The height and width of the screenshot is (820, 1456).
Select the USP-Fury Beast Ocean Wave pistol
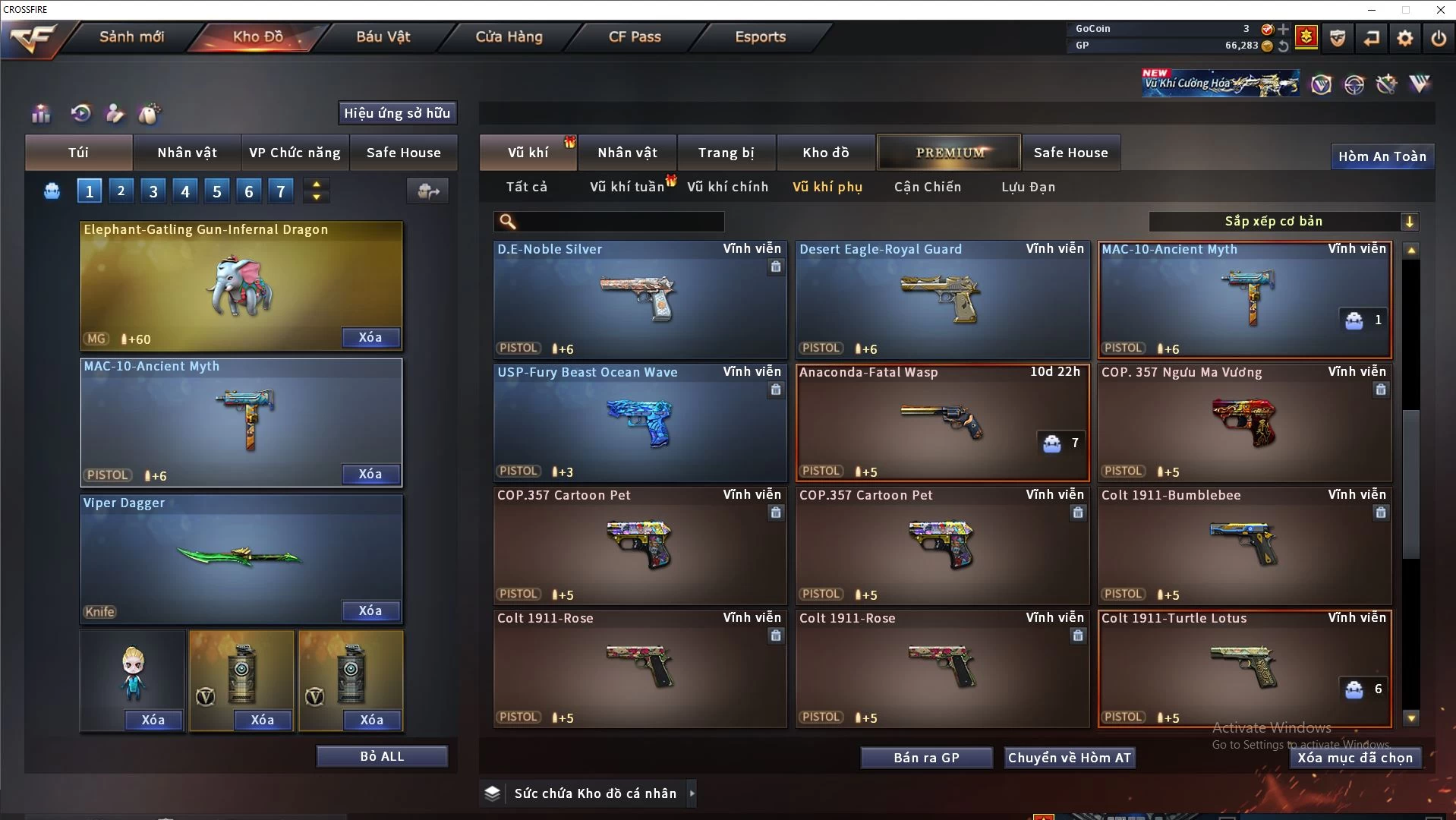[x=639, y=423]
